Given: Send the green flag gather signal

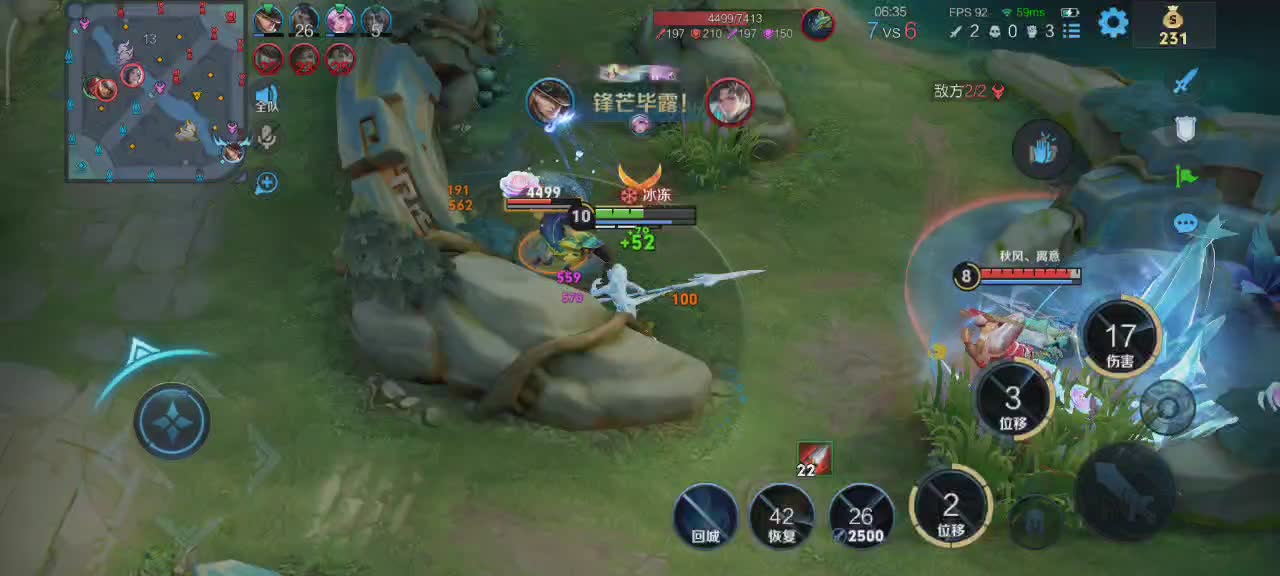Looking at the screenshot, I should (1186, 176).
